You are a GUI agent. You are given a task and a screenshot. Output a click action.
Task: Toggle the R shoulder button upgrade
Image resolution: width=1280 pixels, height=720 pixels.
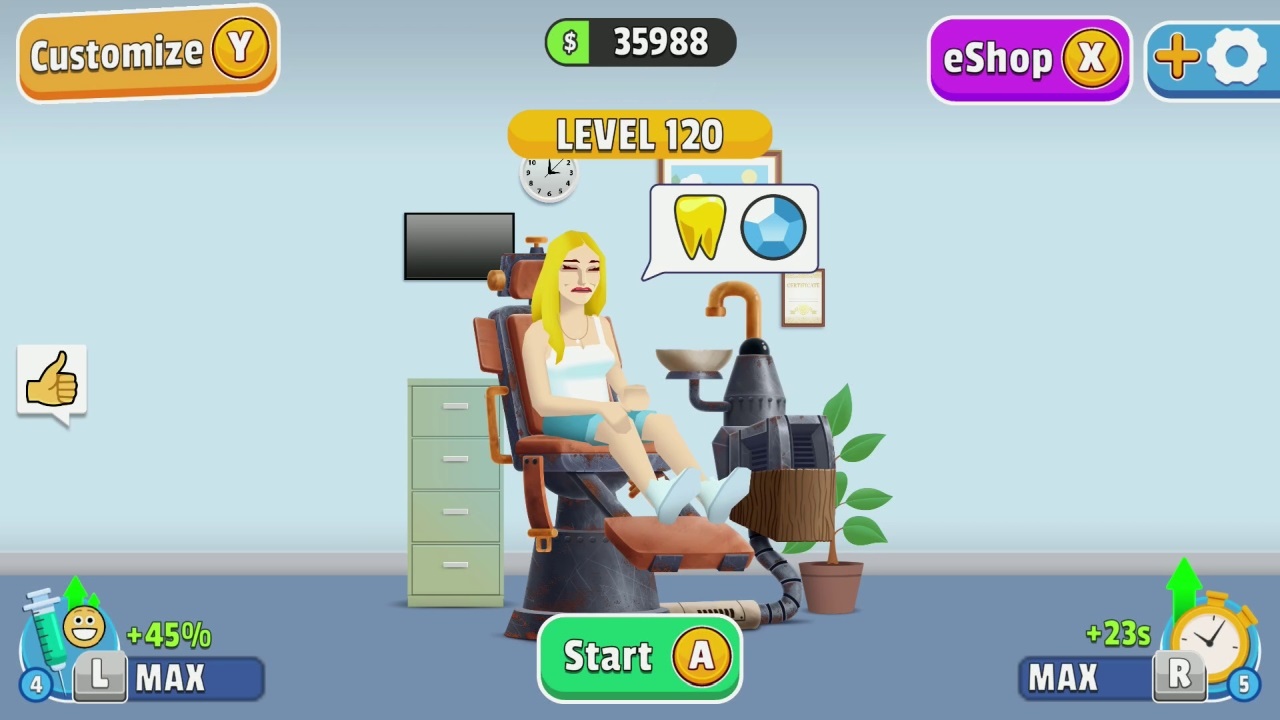click(x=1178, y=676)
